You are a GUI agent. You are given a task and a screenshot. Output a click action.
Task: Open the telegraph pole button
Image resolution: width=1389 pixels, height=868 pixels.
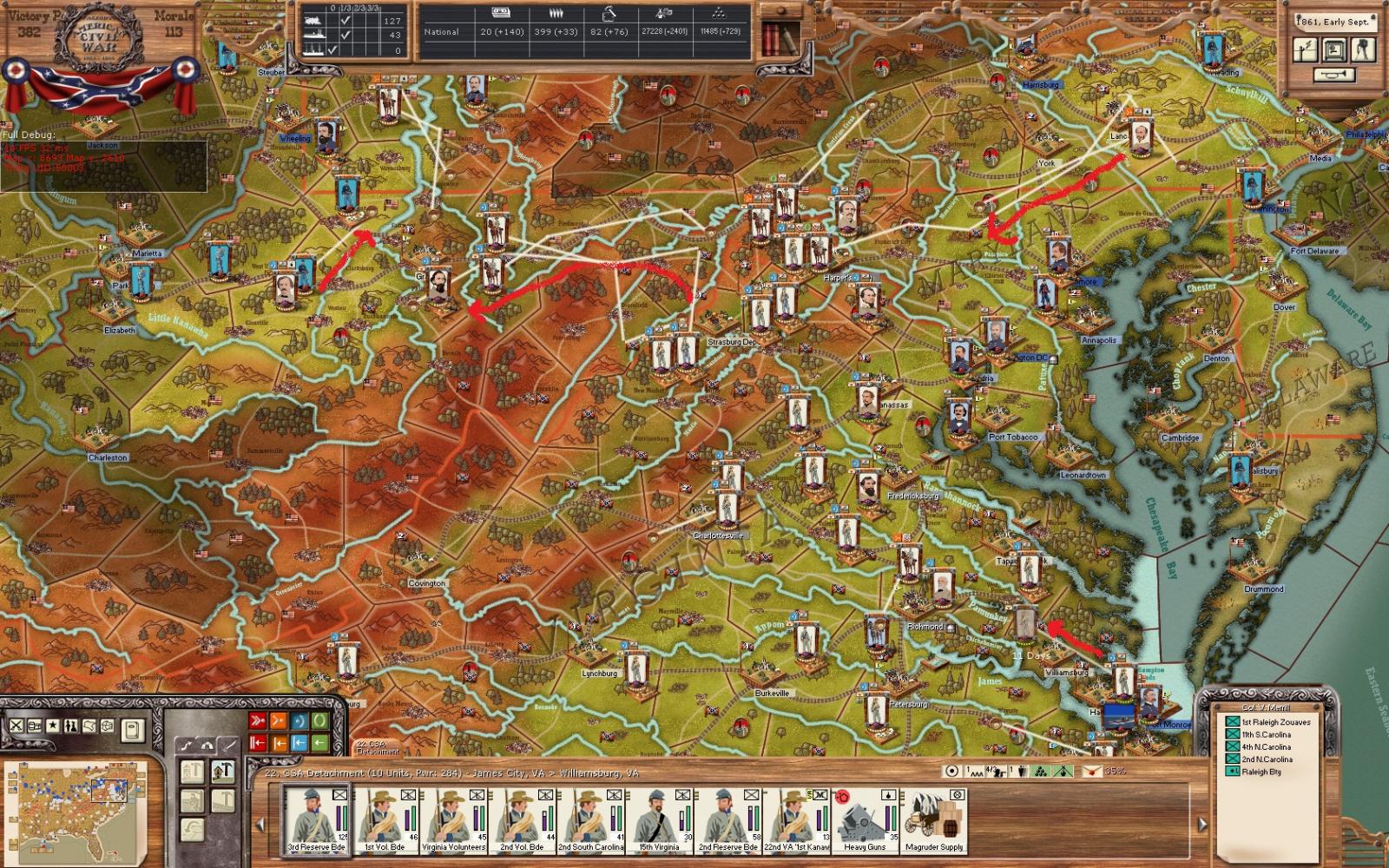pyautogui.click(x=1305, y=49)
